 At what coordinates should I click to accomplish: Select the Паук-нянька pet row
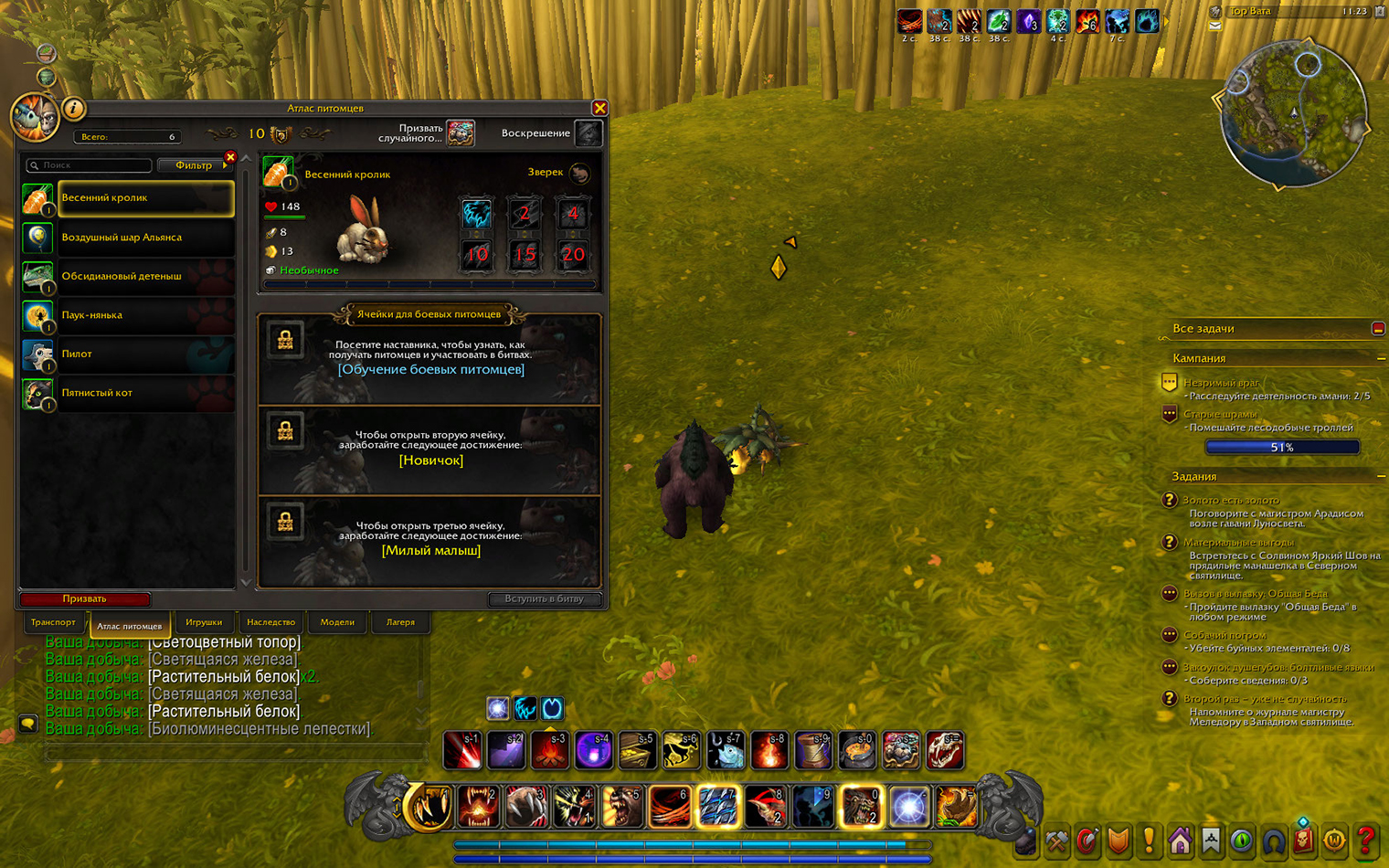pos(144,315)
